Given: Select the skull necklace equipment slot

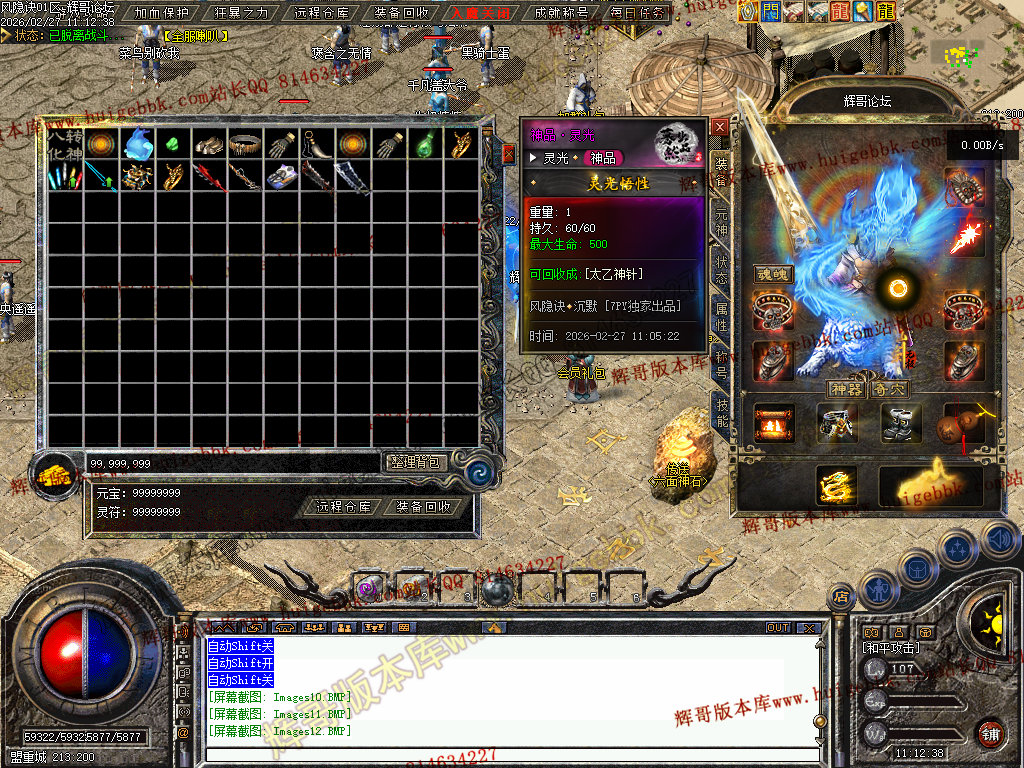Looking at the screenshot, I should (x=964, y=185).
